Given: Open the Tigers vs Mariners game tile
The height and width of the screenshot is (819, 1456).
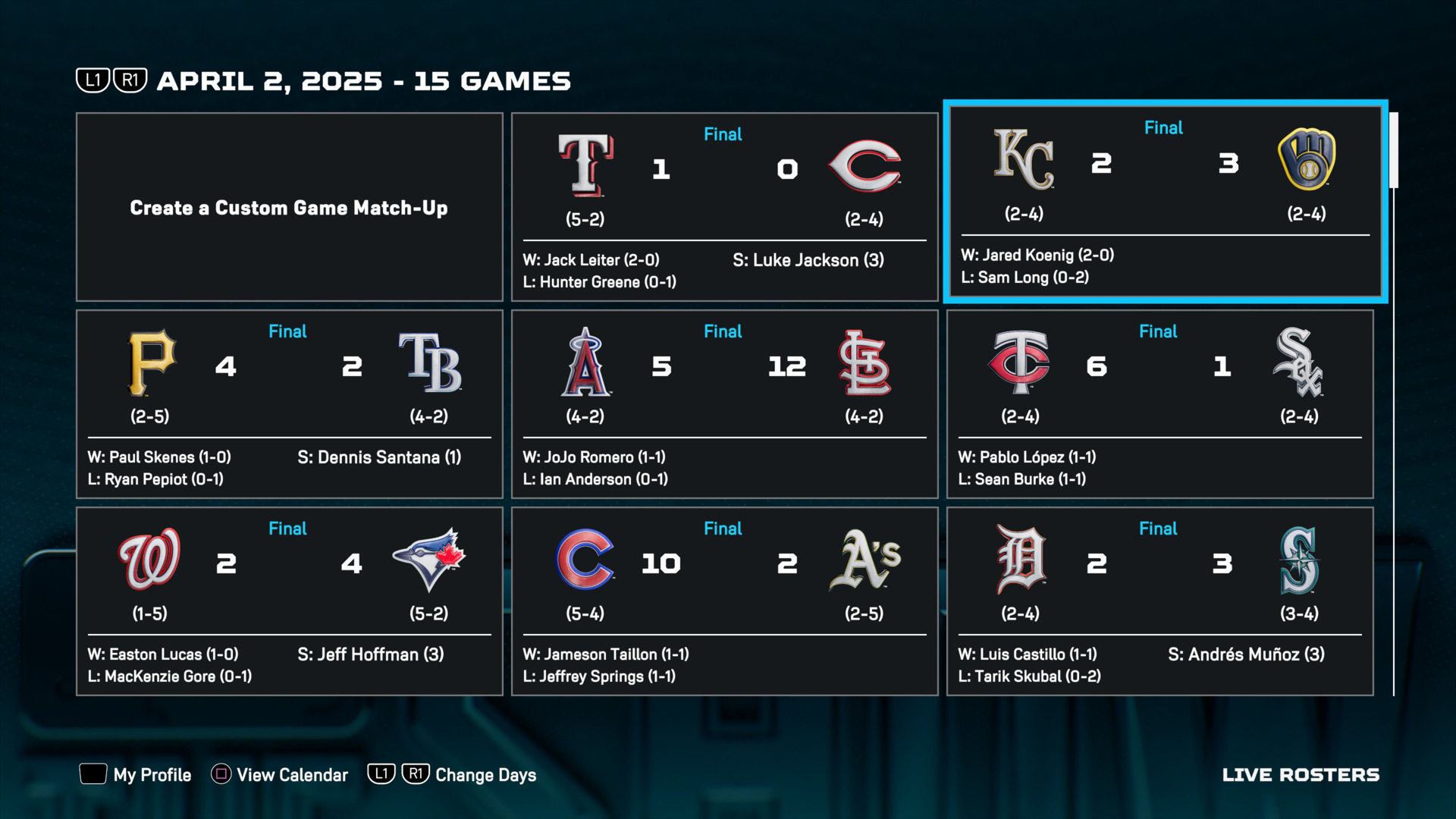Looking at the screenshot, I should [1159, 601].
